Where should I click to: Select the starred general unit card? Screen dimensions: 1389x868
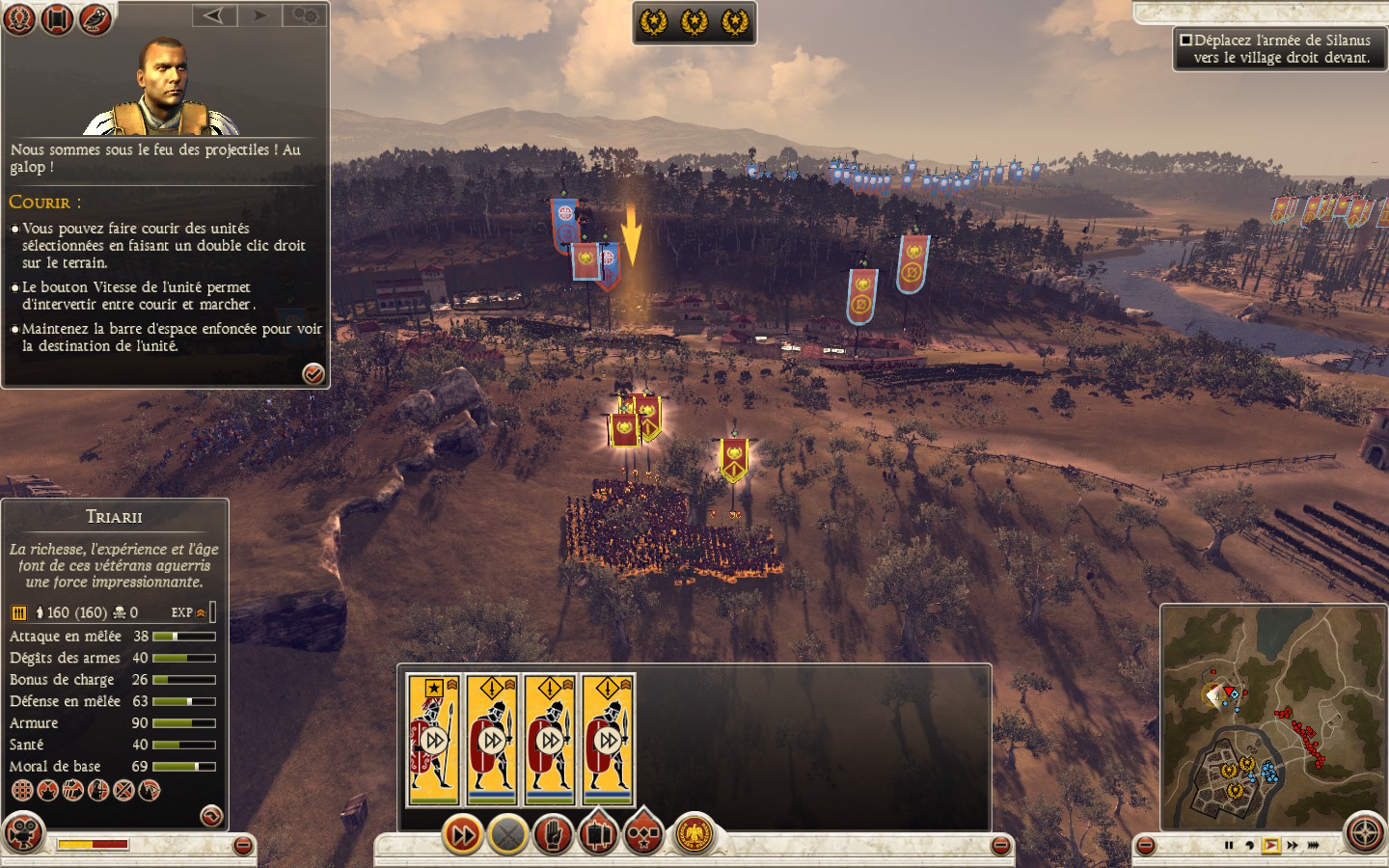(433, 740)
